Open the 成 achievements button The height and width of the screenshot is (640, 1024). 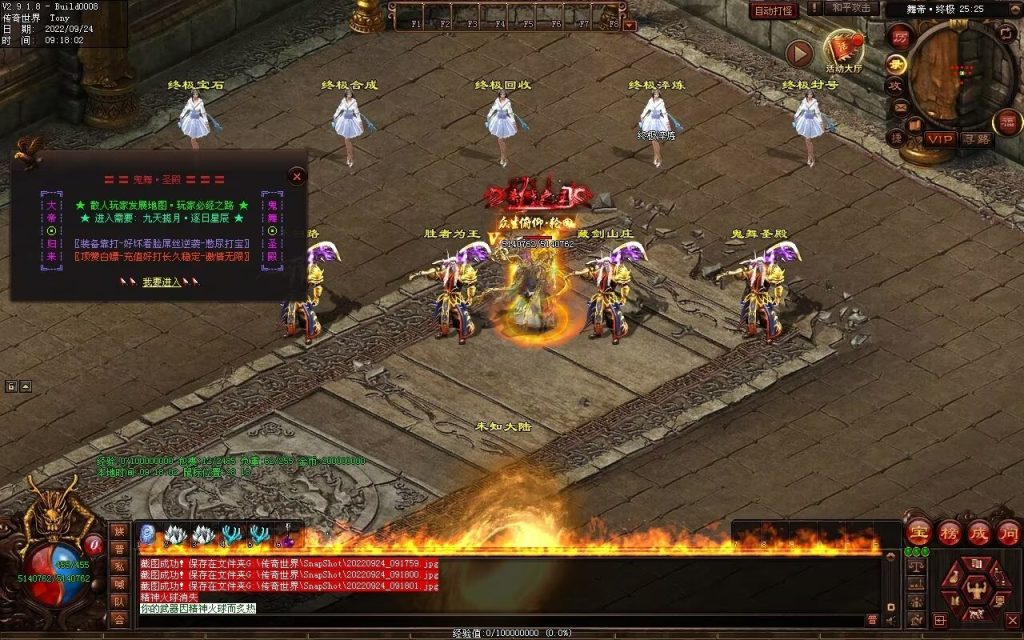coord(978,531)
